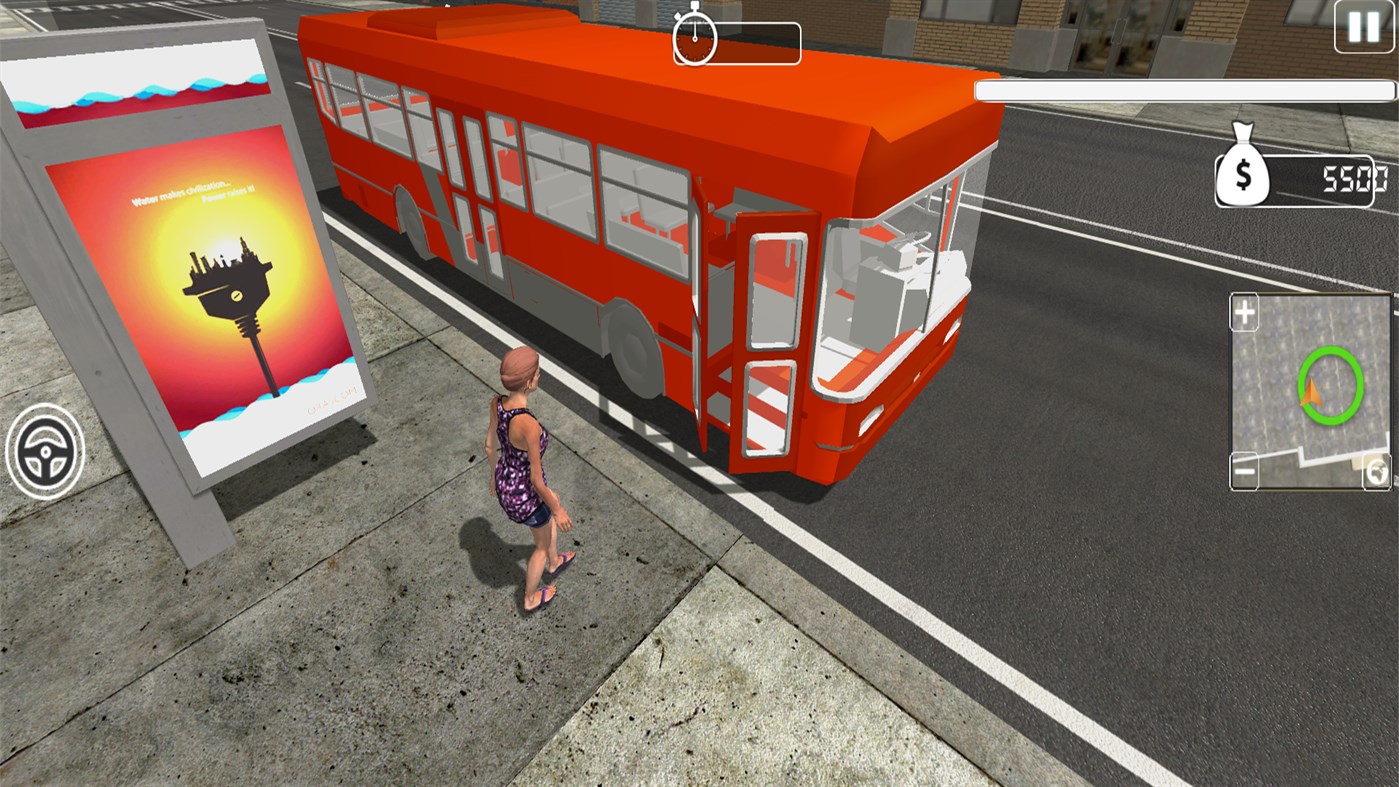Zoom in using the minimap plus icon
Screen dimensions: 1399x787
pos(1243,312)
